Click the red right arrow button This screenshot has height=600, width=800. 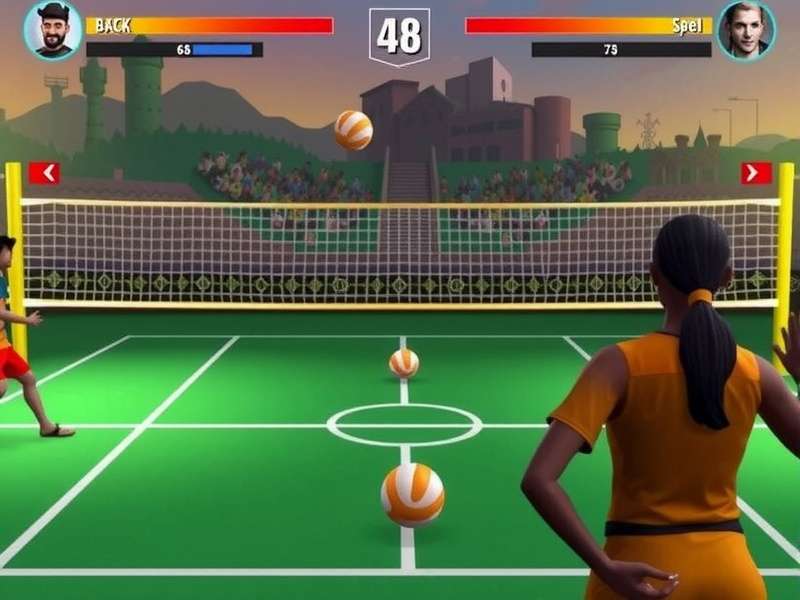(x=756, y=173)
